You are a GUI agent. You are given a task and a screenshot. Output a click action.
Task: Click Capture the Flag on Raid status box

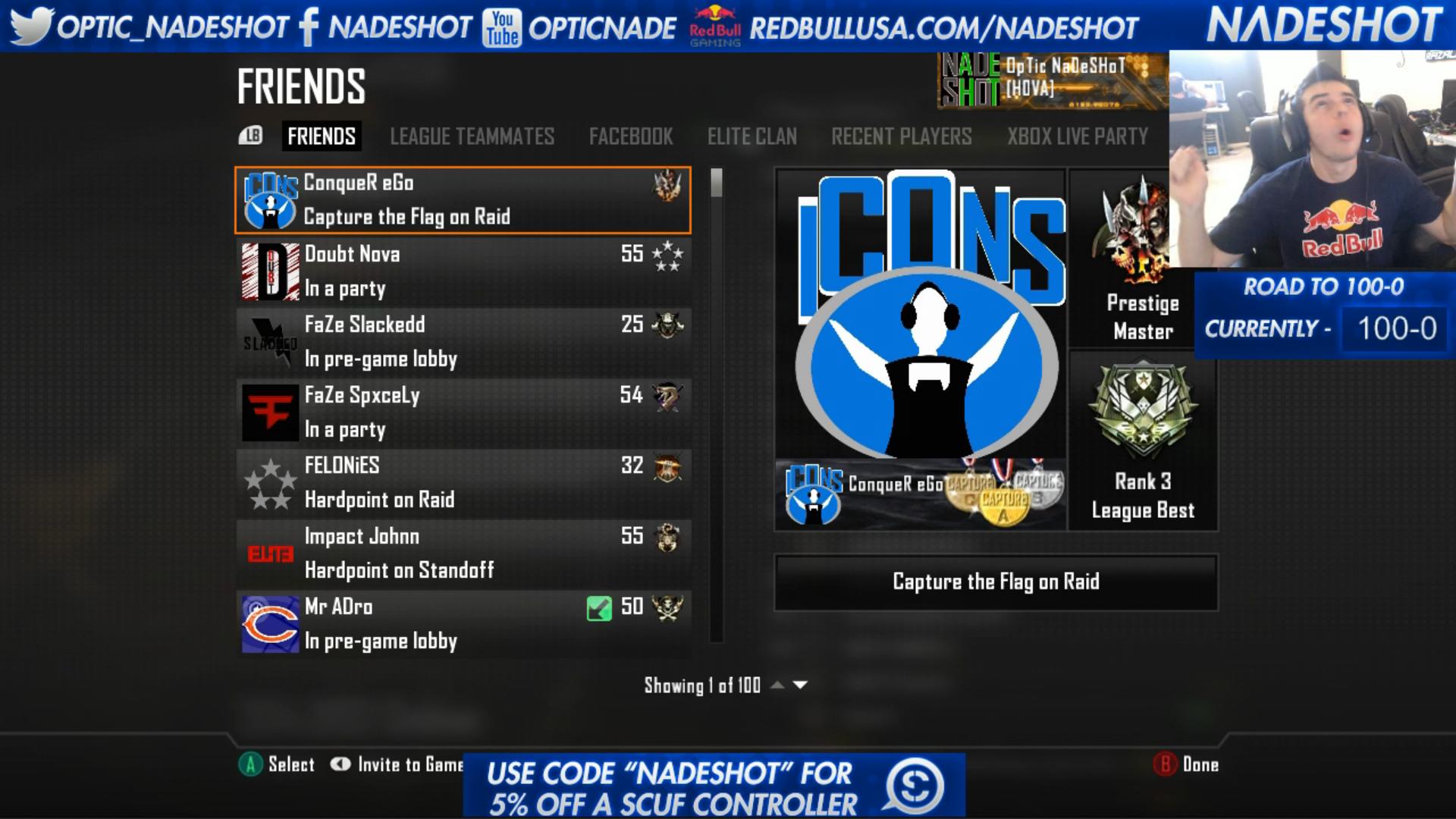click(996, 582)
